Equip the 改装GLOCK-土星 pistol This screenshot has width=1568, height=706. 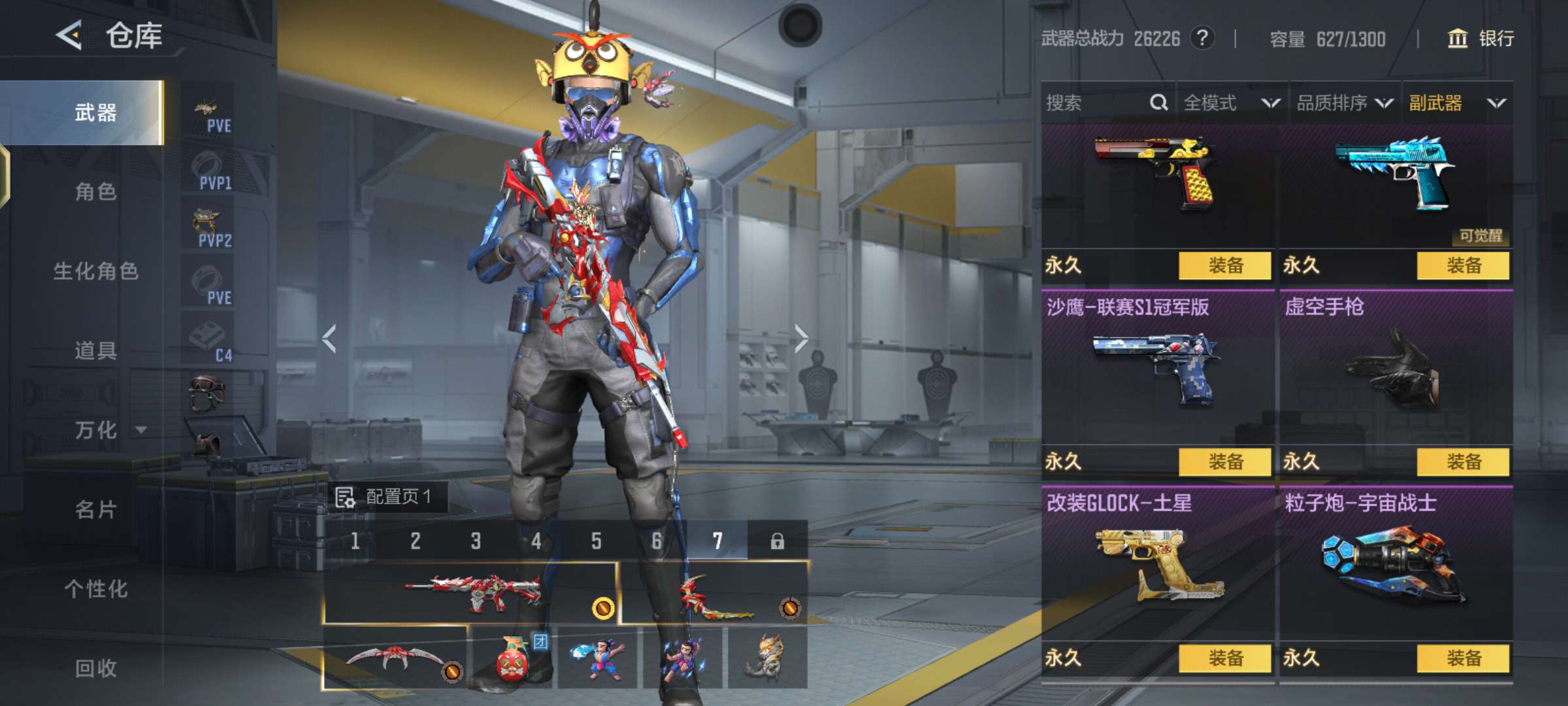(x=1225, y=658)
